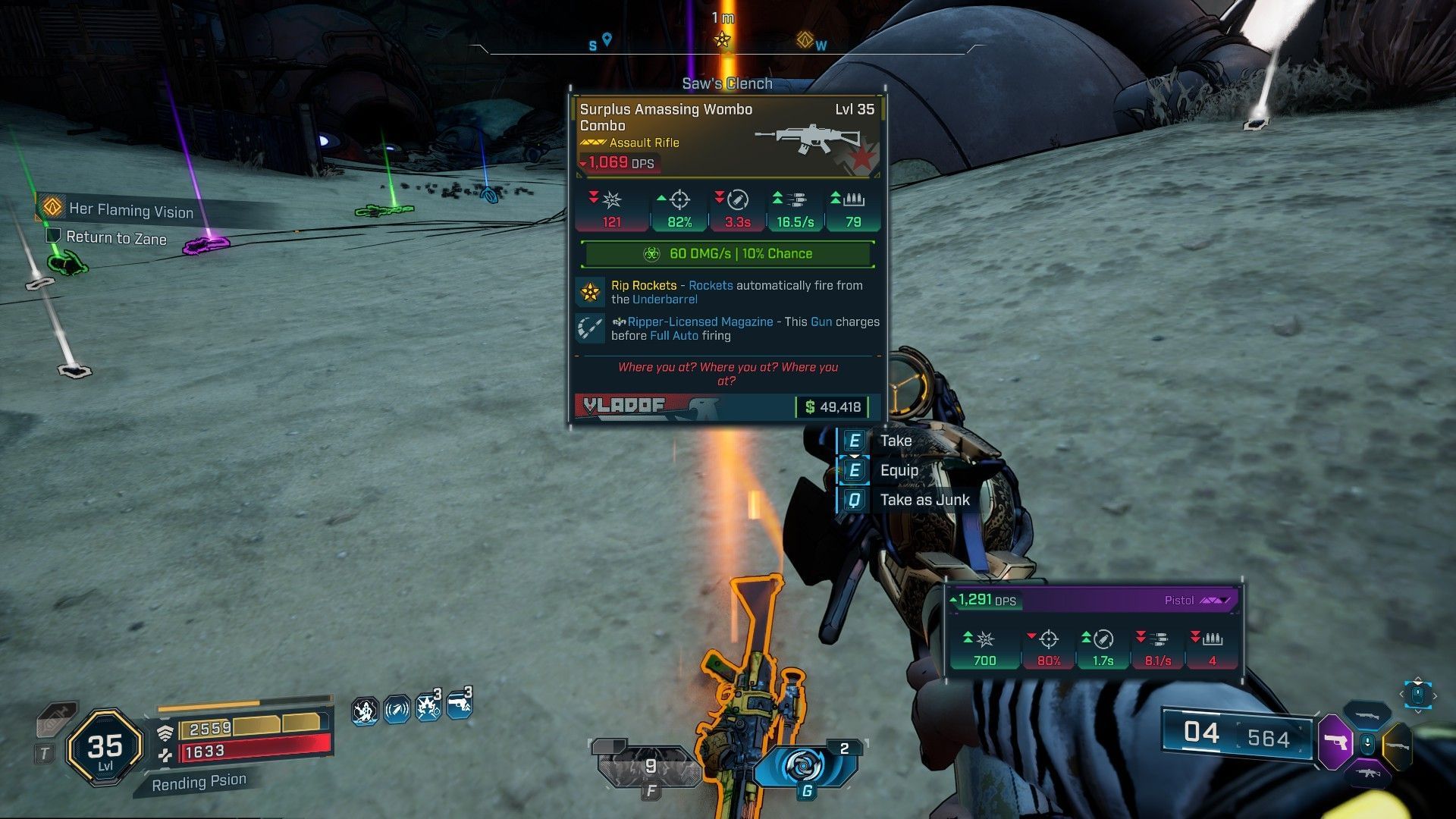Click the pistol buff status icon
This screenshot has height=819, width=1456.
coord(459,707)
